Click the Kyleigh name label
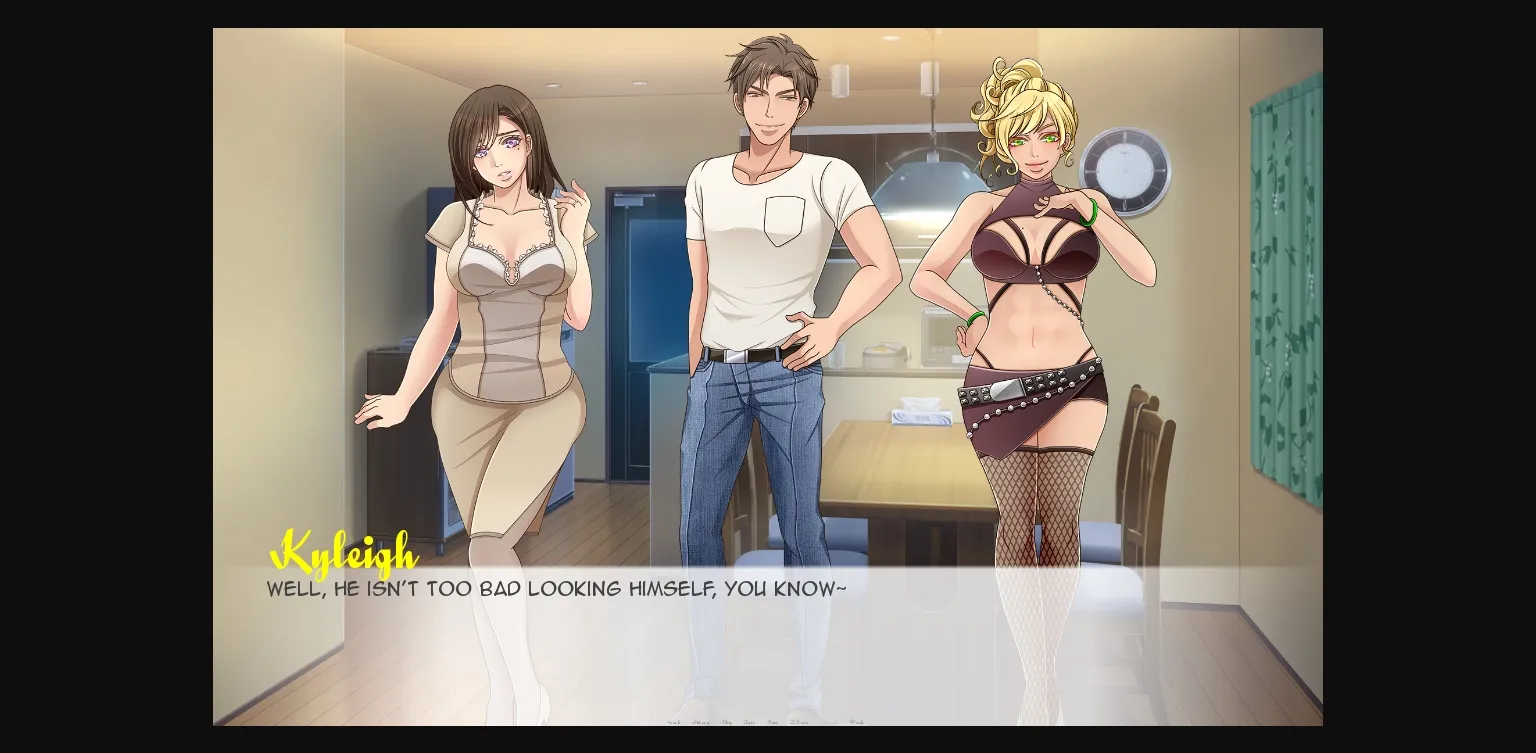Screen dimensions: 1536x753 pos(345,551)
